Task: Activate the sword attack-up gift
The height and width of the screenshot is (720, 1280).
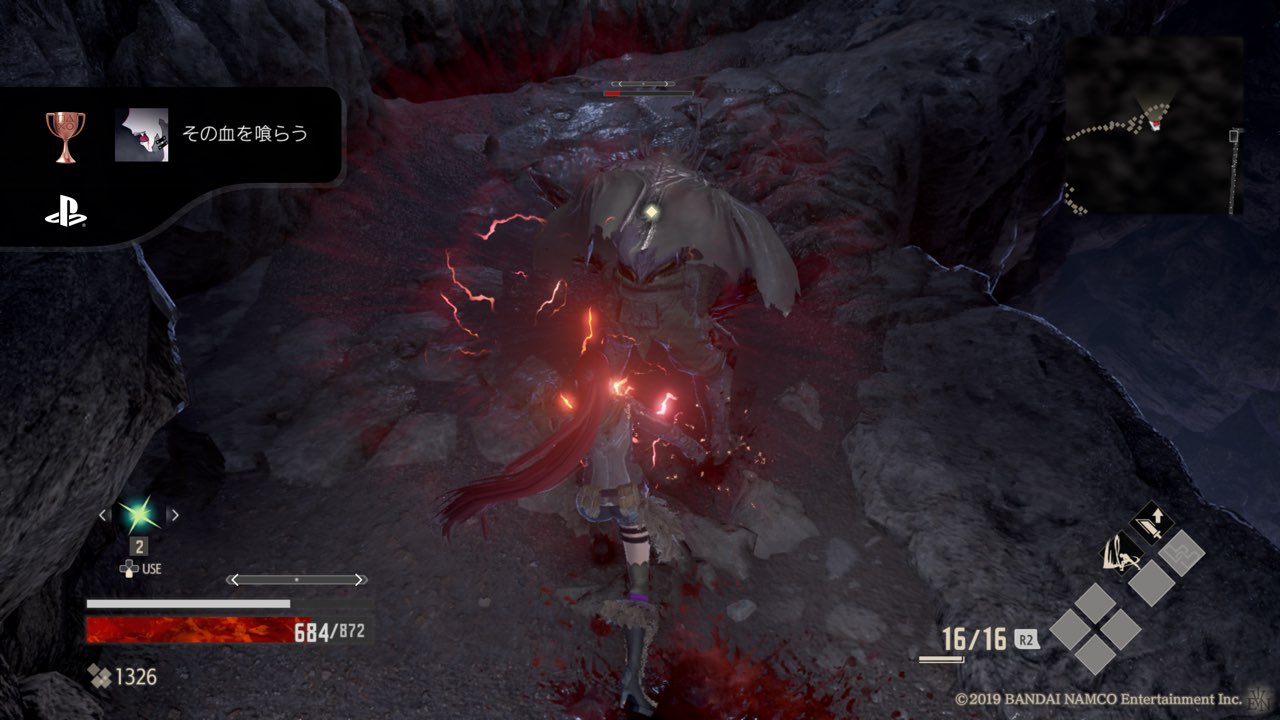Action: tap(1151, 522)
